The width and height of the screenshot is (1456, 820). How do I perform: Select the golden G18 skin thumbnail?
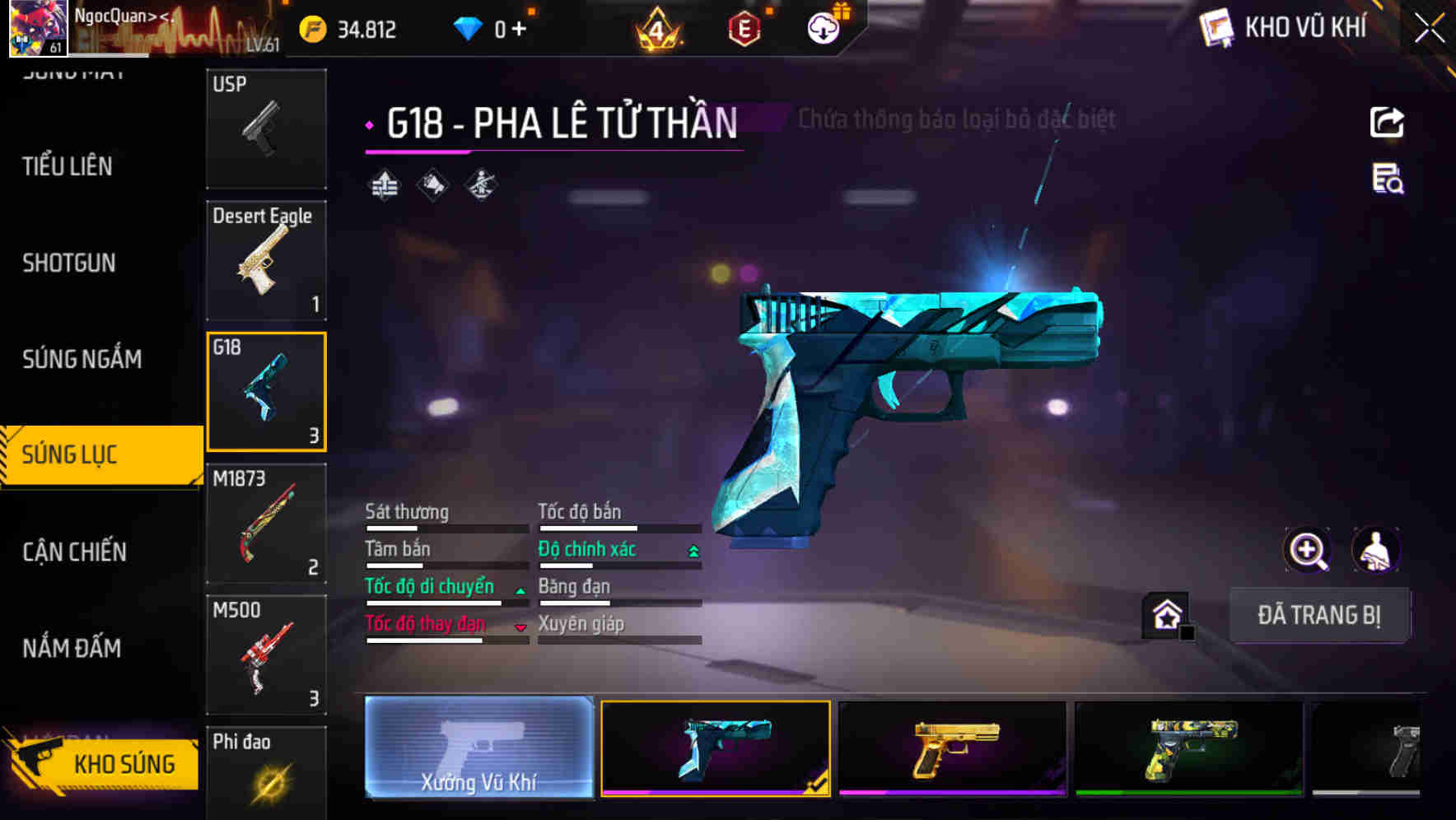click(x=952, y=748)
